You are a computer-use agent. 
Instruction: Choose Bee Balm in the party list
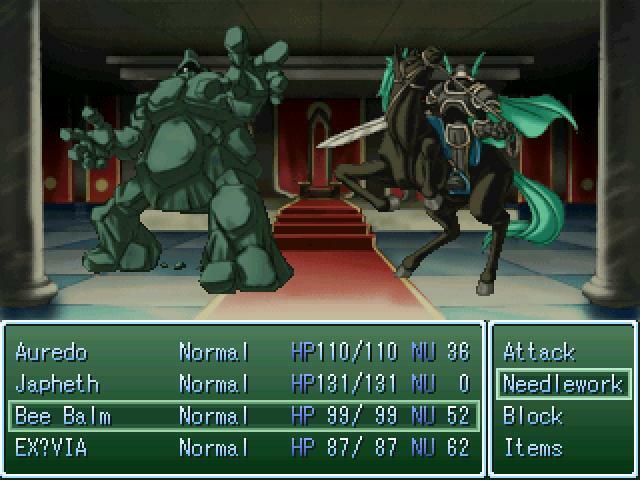(x=242, y=416)
